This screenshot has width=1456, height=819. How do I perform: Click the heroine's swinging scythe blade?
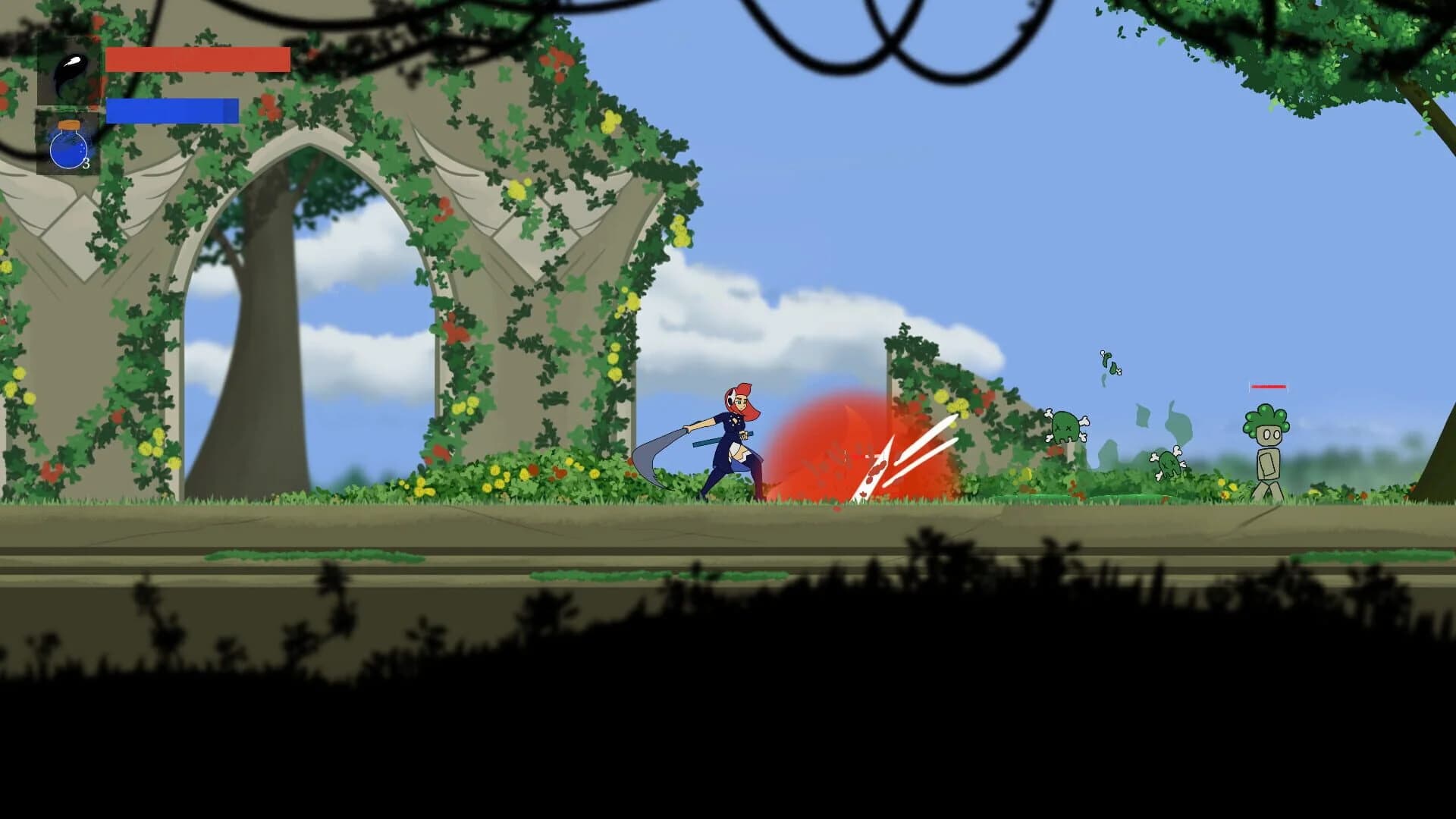(x=654, y=455)
